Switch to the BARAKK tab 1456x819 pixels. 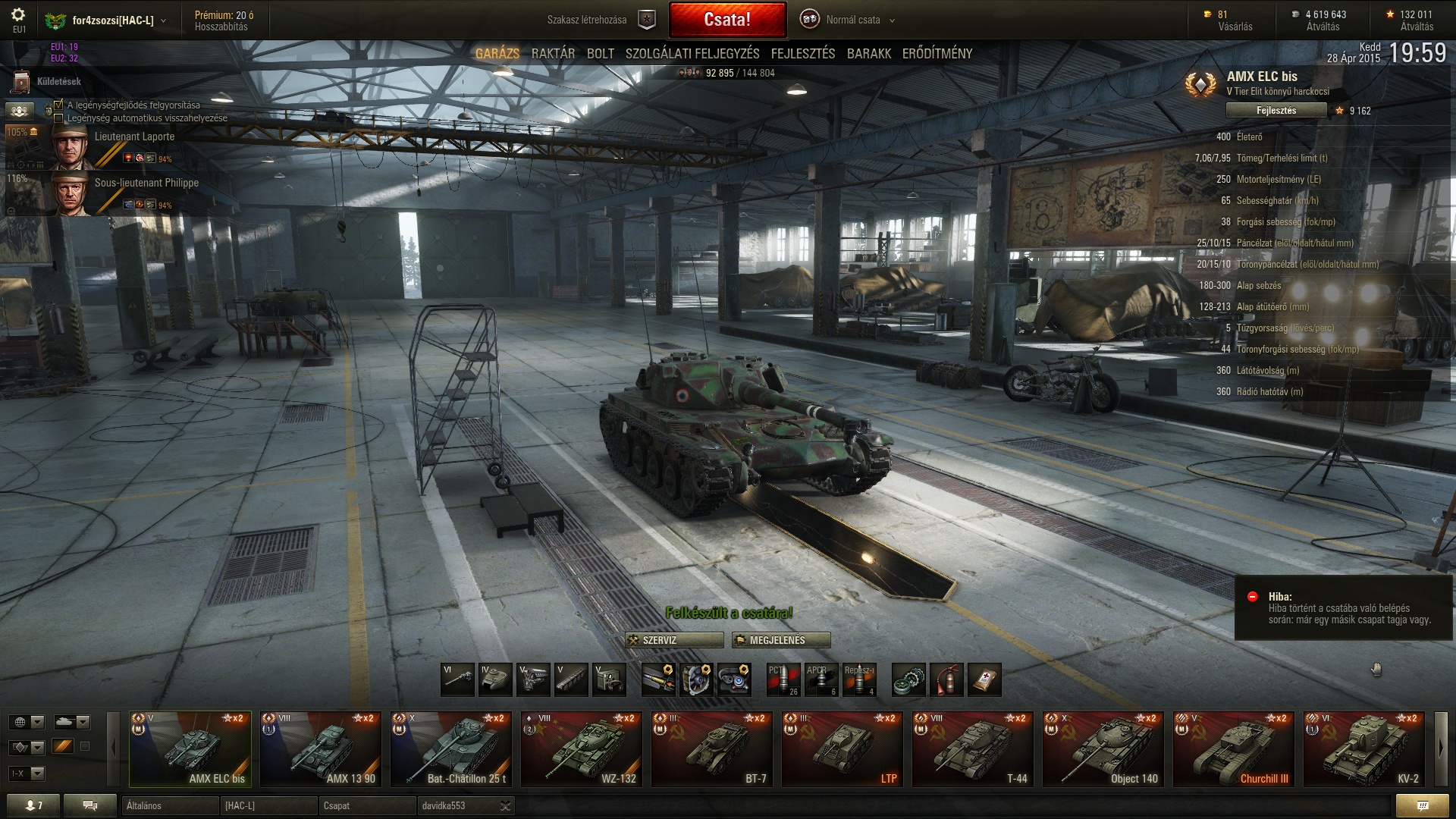pos(868,54)
